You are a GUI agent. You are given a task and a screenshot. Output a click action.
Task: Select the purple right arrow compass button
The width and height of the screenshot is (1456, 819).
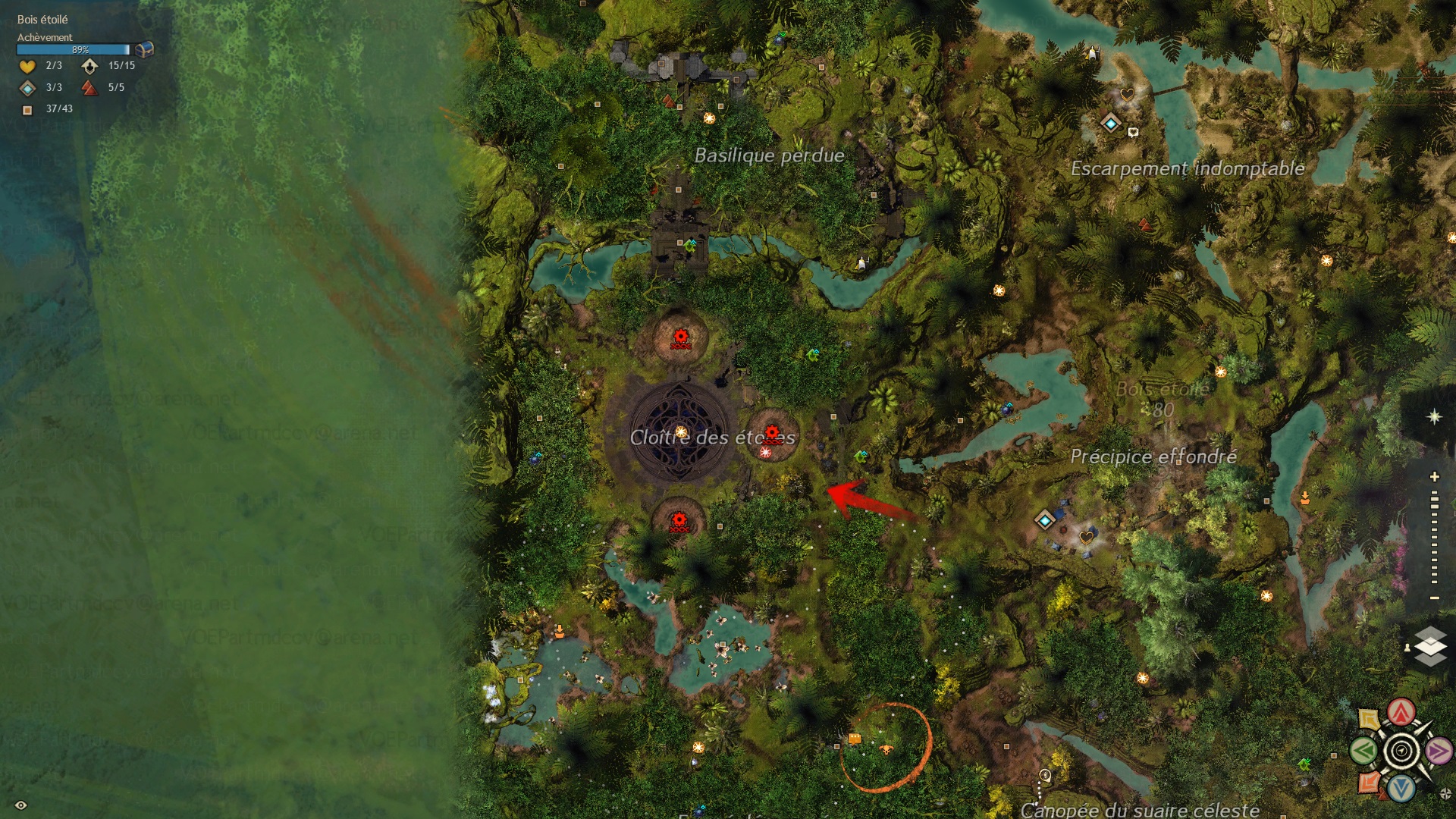pos(1438,752)
